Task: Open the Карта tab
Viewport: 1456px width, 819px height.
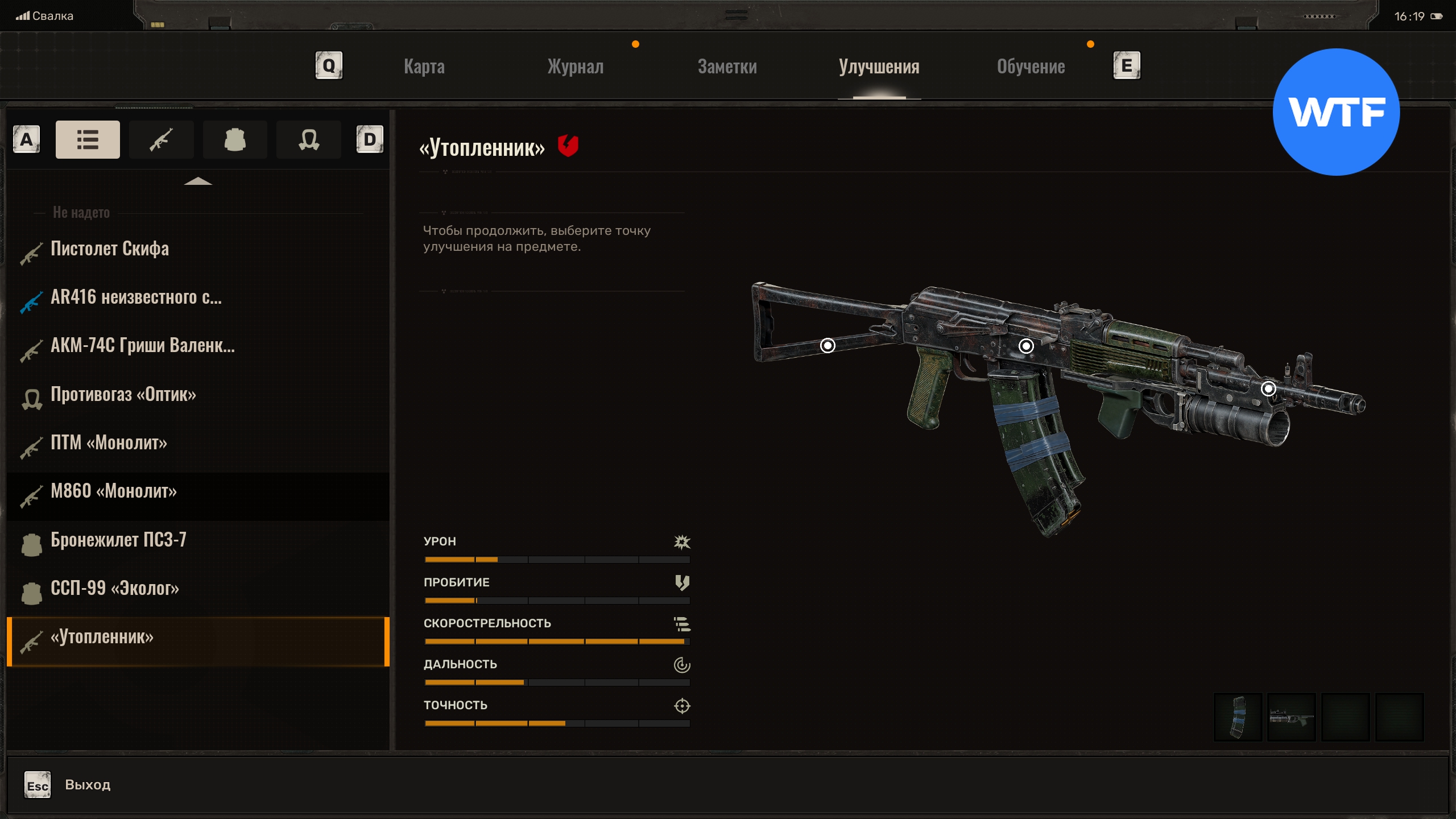Action: (424, 67)
